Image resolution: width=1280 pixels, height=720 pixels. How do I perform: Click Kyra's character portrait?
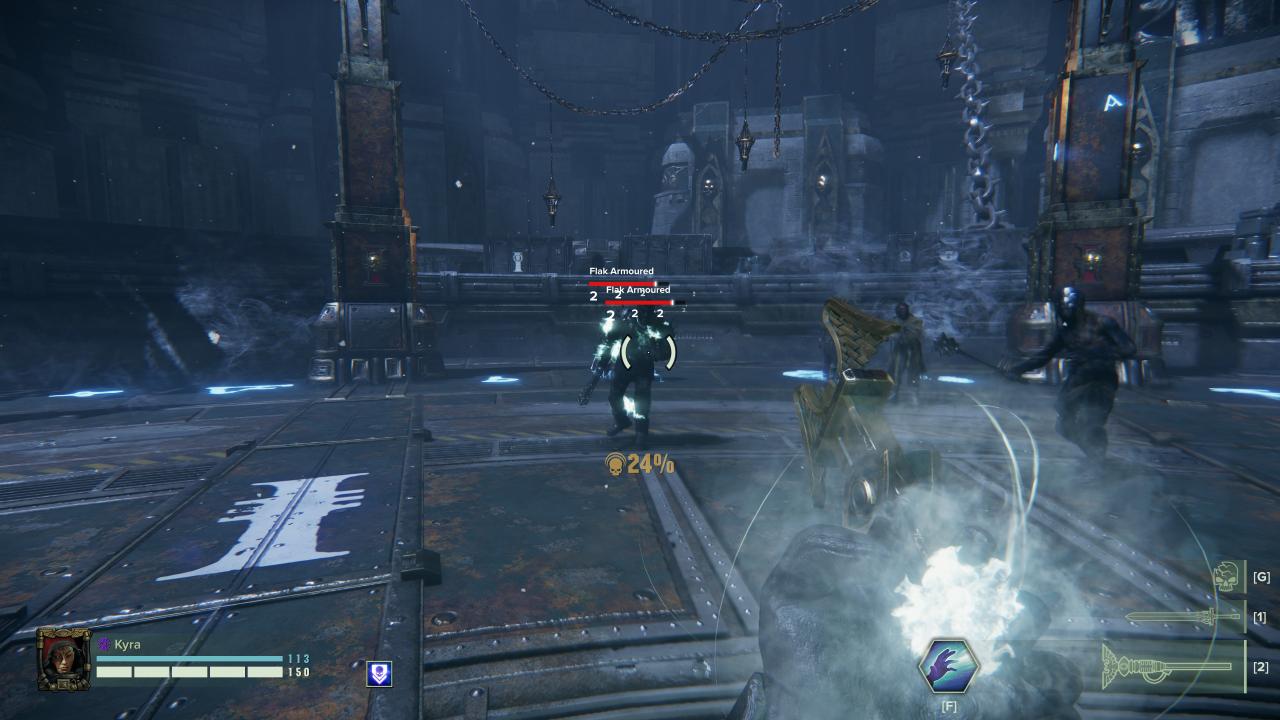pyautogui.click(x=63, y=658)
